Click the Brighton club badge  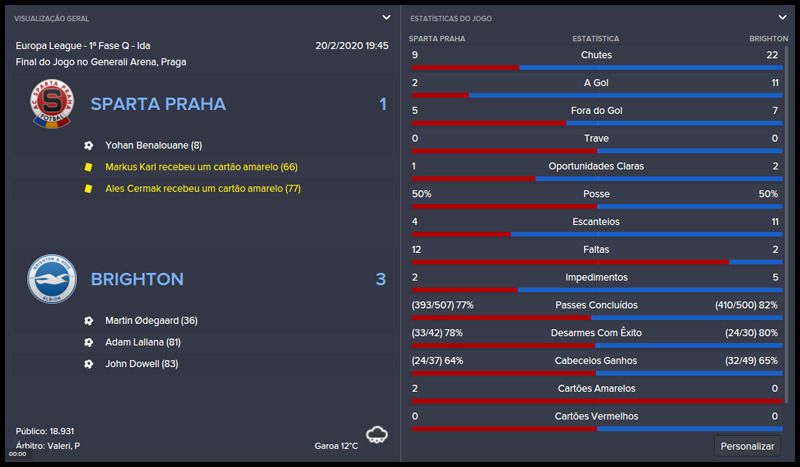(x=51, y=280)
